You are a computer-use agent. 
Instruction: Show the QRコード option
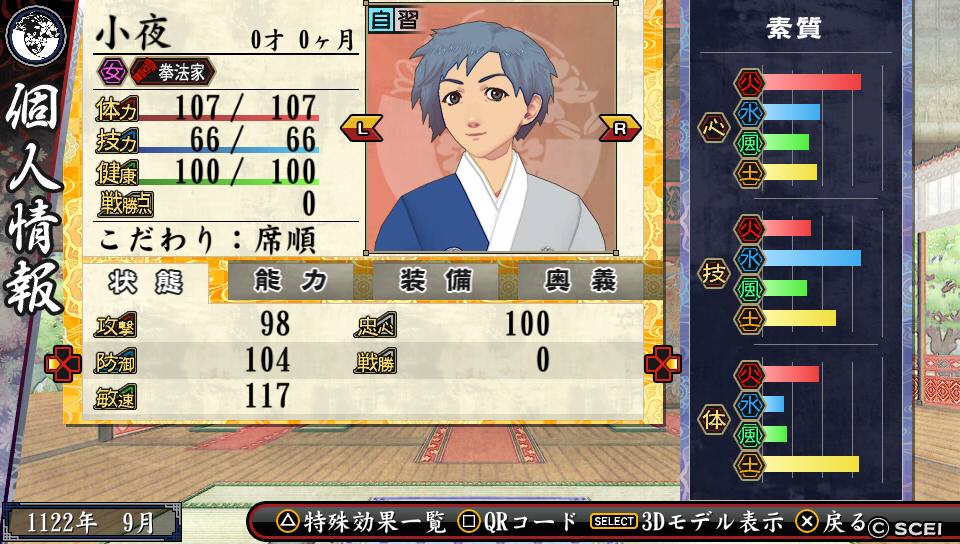tap(519, 521)
